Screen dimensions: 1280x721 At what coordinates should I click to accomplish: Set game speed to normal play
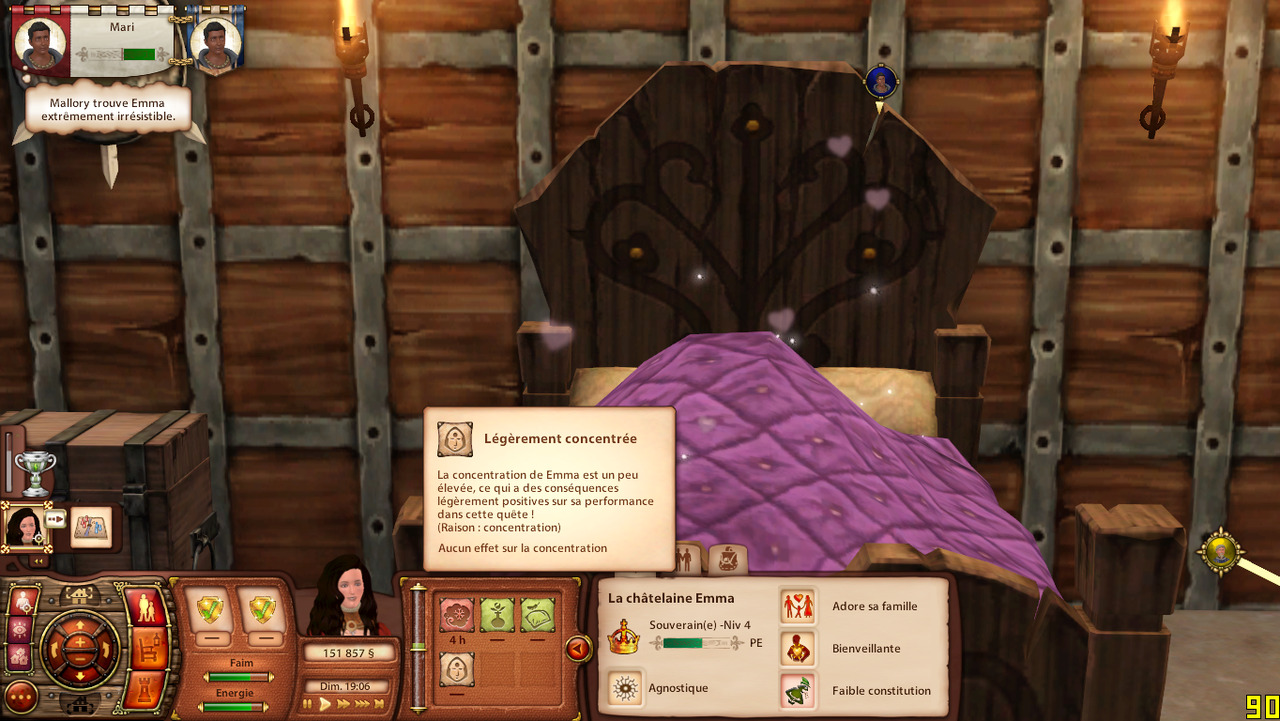click(x=325, y=704)
